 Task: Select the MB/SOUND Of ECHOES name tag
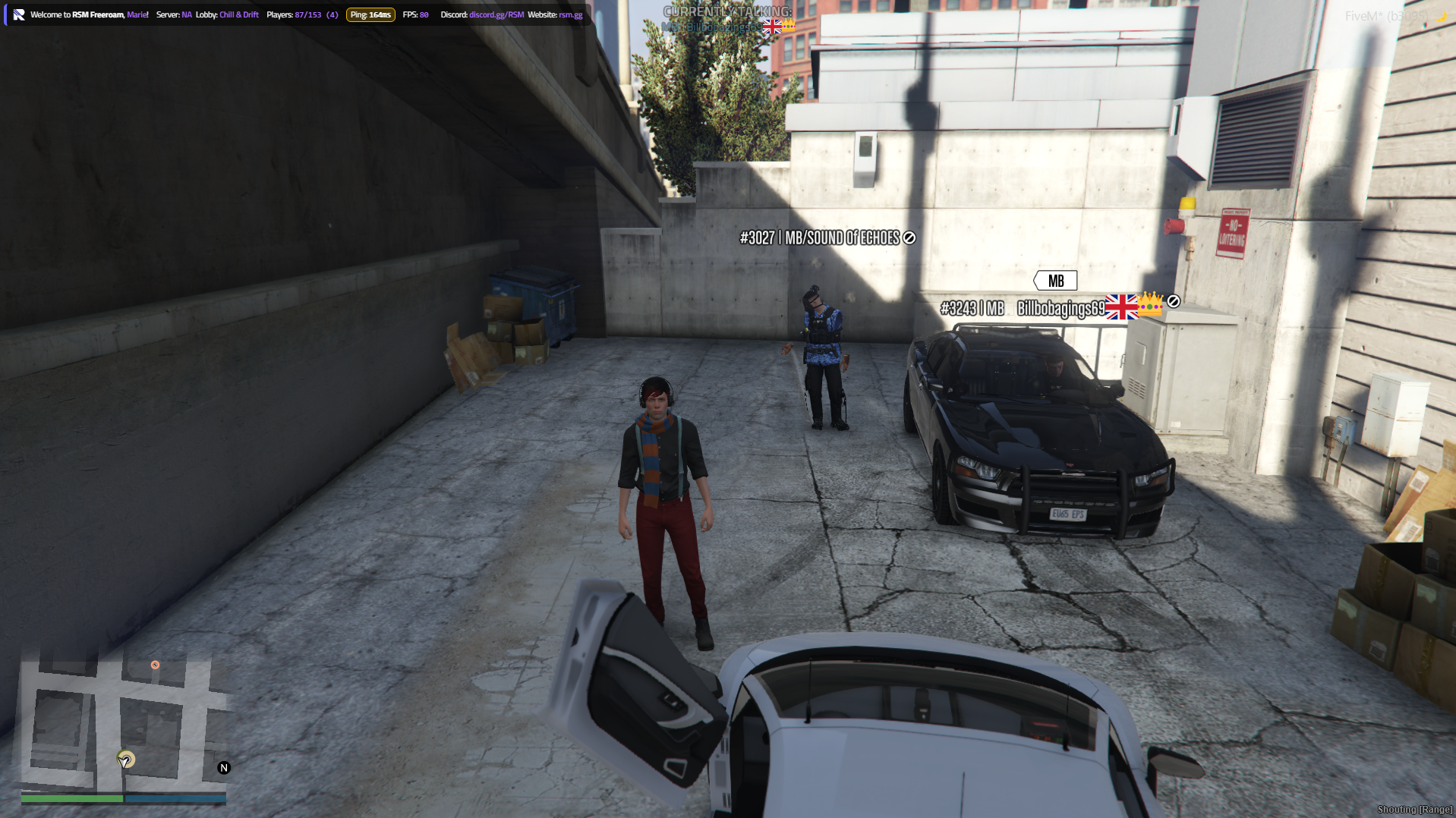click(x=827, y=238)
